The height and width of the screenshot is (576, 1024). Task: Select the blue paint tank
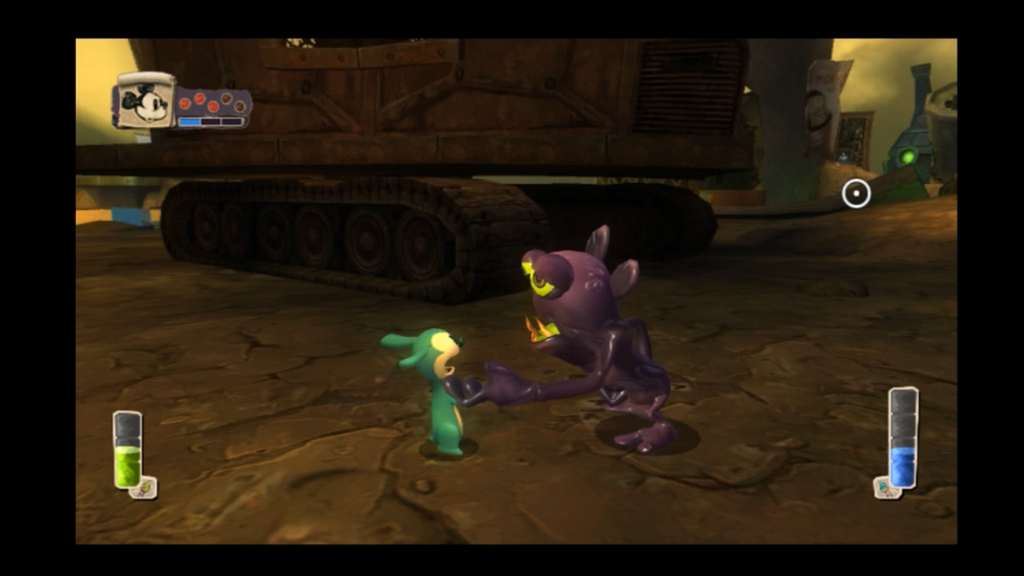[903, 437]
